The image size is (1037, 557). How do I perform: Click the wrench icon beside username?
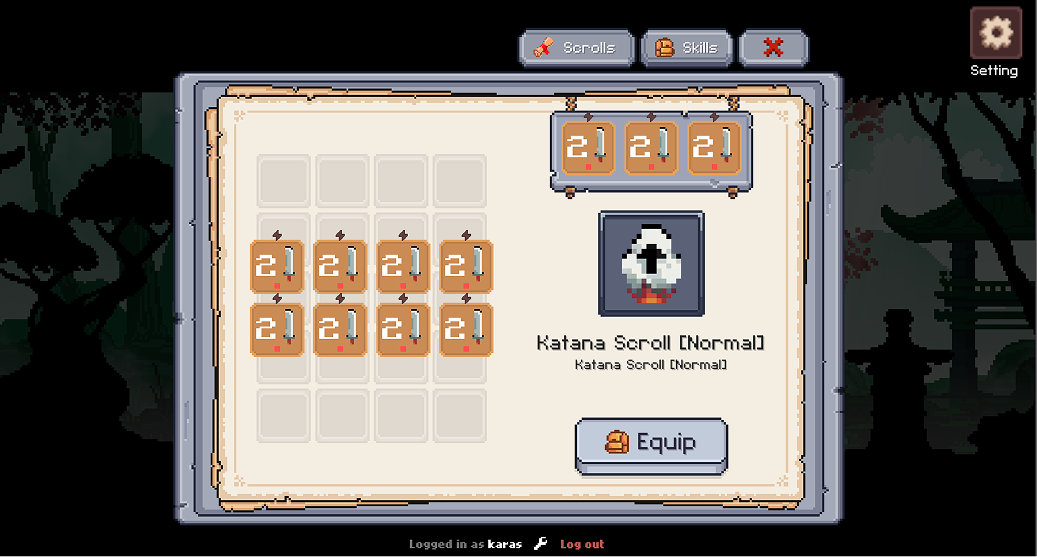pyautogui.click(x=541, y=544)
